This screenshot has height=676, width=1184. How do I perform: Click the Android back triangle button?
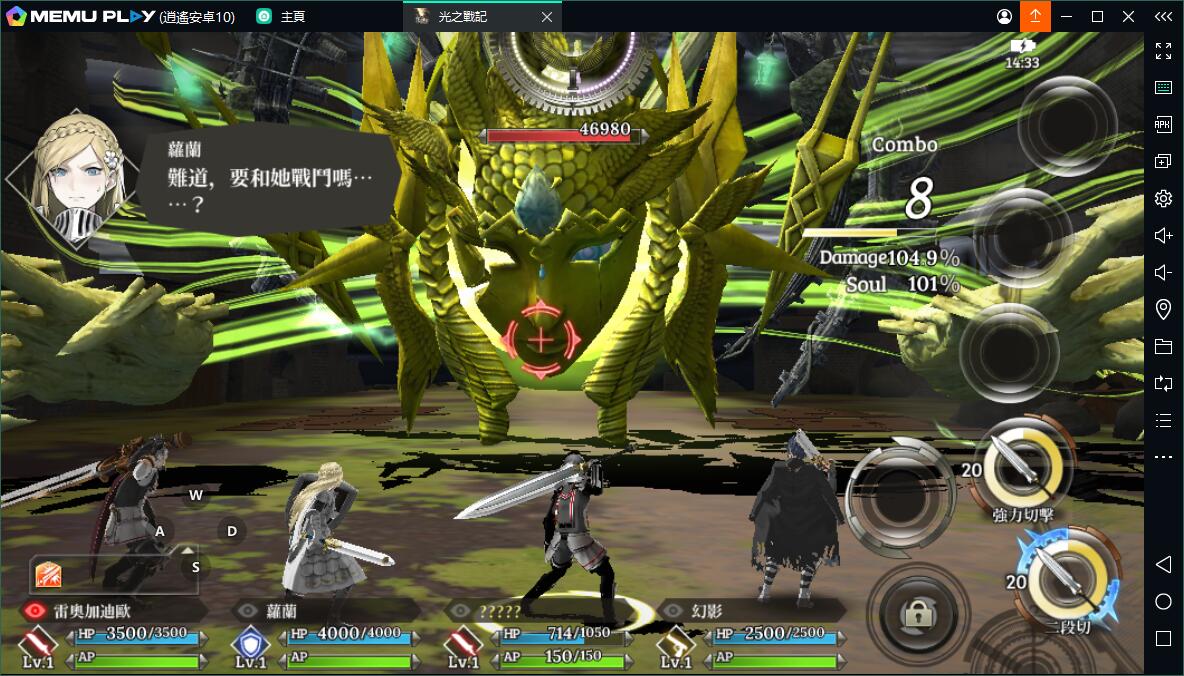click(1163, 565)
